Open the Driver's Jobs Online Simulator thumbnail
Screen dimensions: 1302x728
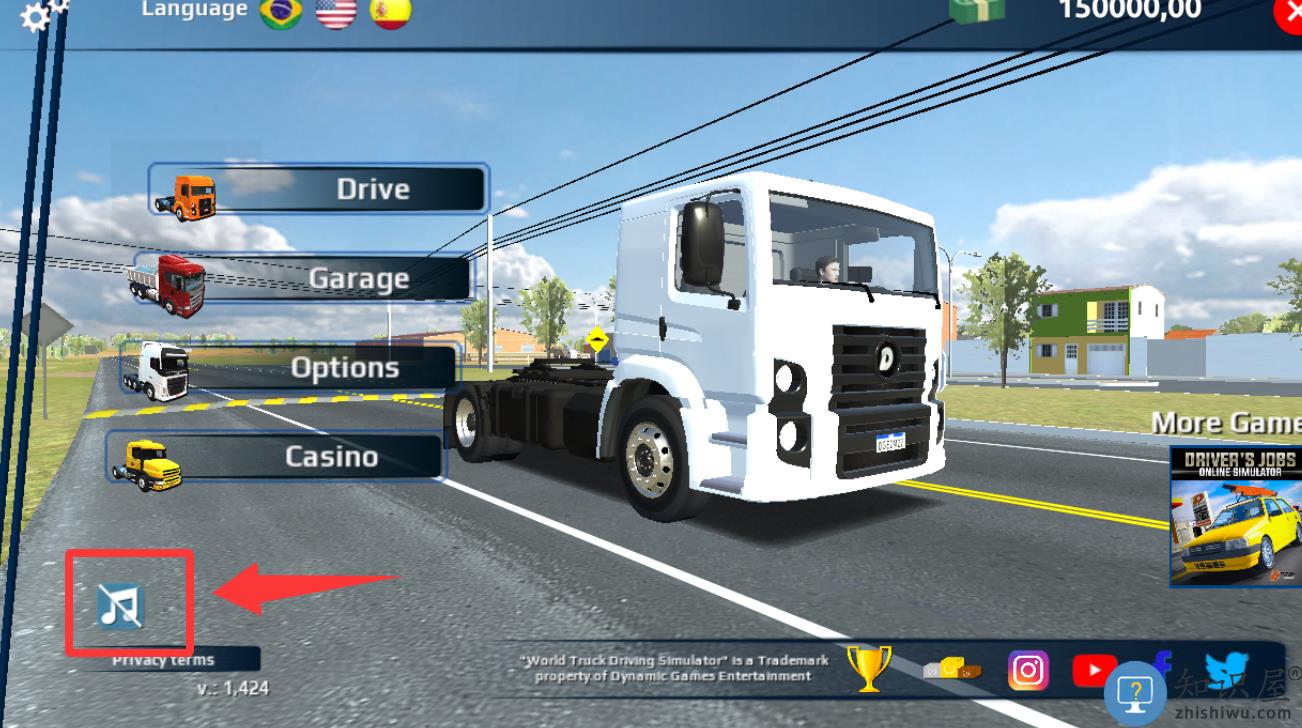(x=1236, y=516)
